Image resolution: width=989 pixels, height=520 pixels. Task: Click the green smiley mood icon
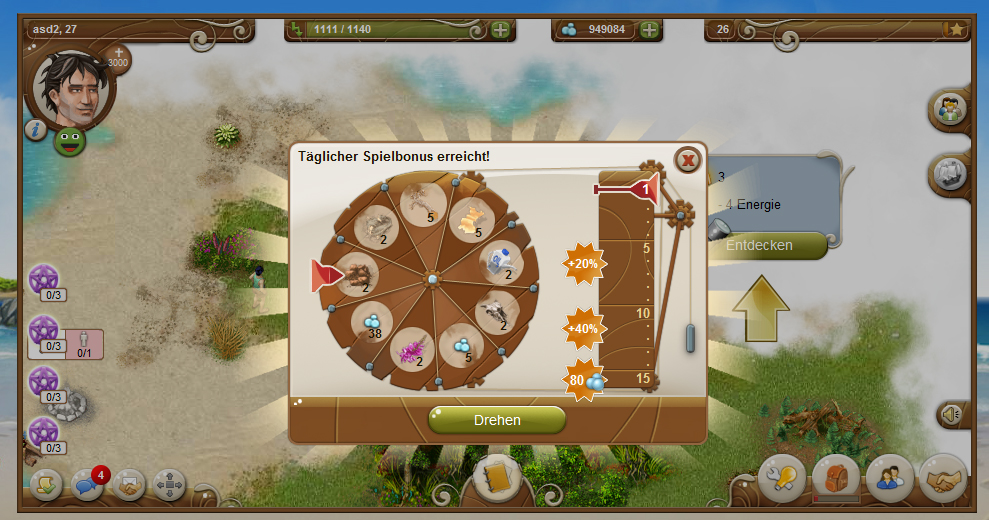[x=70, y=139]
